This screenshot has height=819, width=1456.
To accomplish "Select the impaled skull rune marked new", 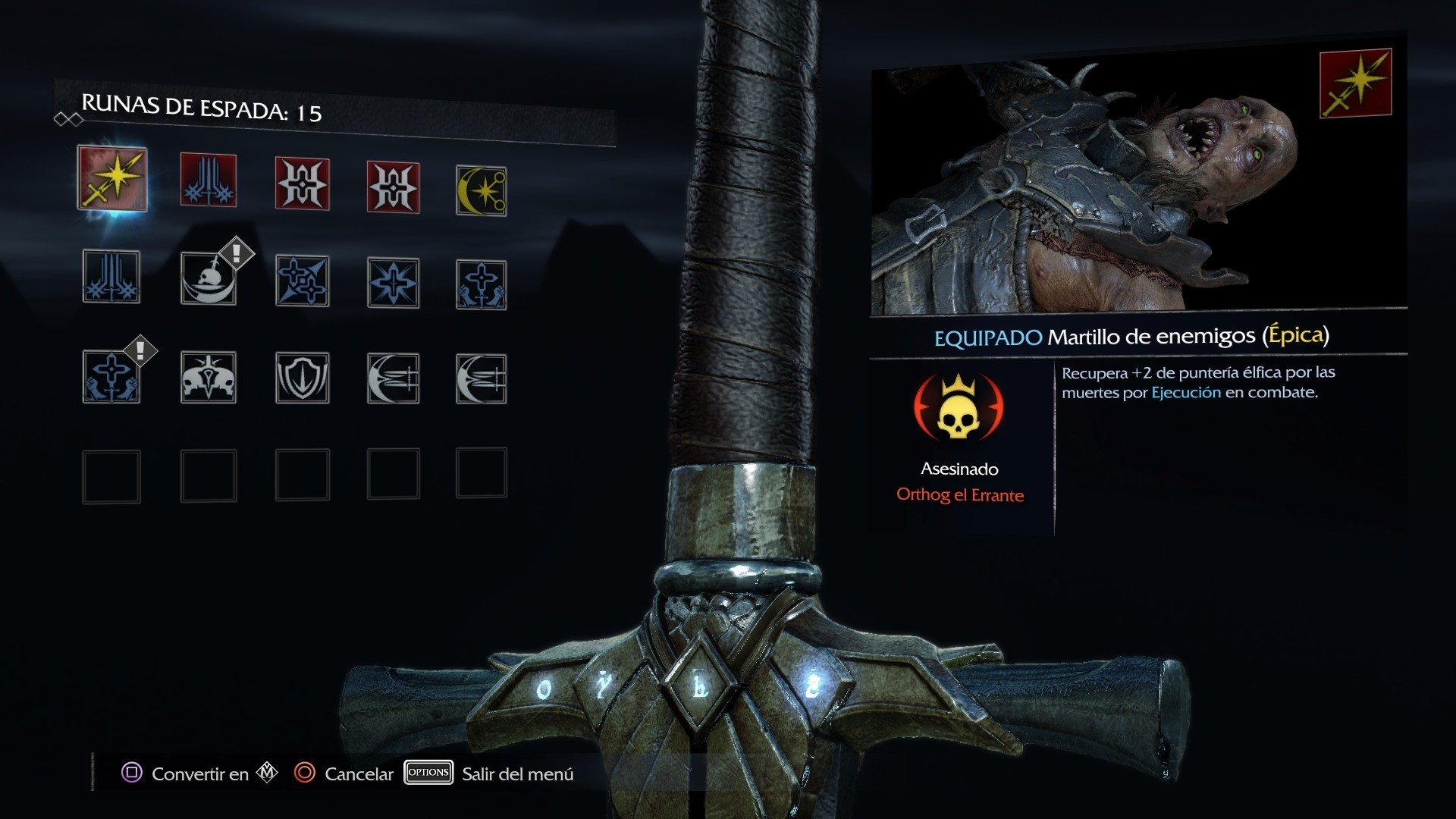I will [x=209, y=278].
